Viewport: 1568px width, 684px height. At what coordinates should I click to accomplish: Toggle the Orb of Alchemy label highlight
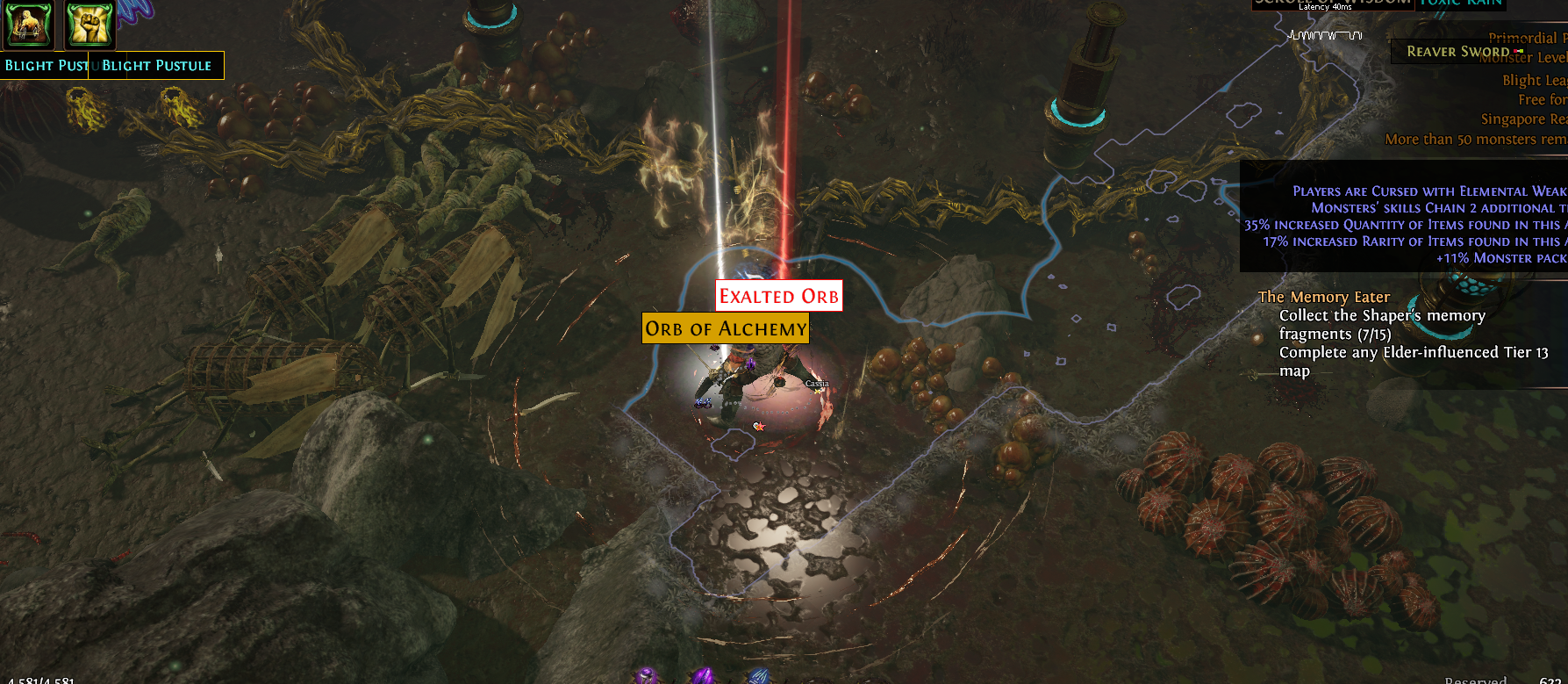(725, 328)
